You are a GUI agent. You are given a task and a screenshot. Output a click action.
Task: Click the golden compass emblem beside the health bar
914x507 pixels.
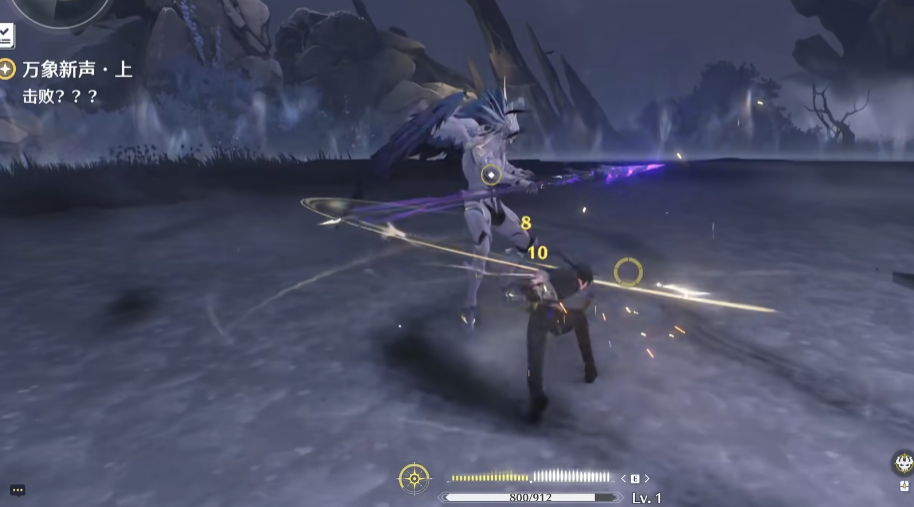[x=414, y=478]
